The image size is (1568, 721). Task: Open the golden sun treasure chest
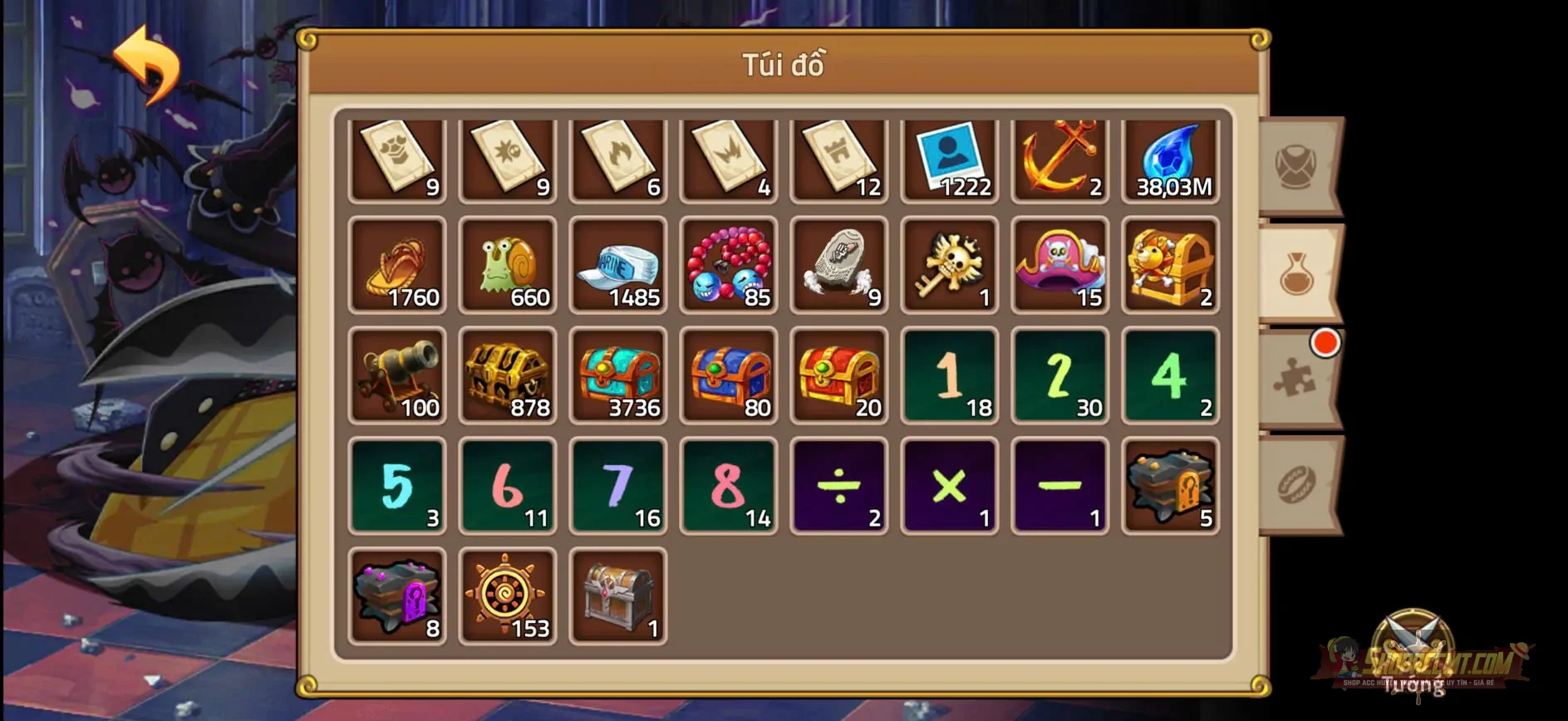[x=1170, y=266]
